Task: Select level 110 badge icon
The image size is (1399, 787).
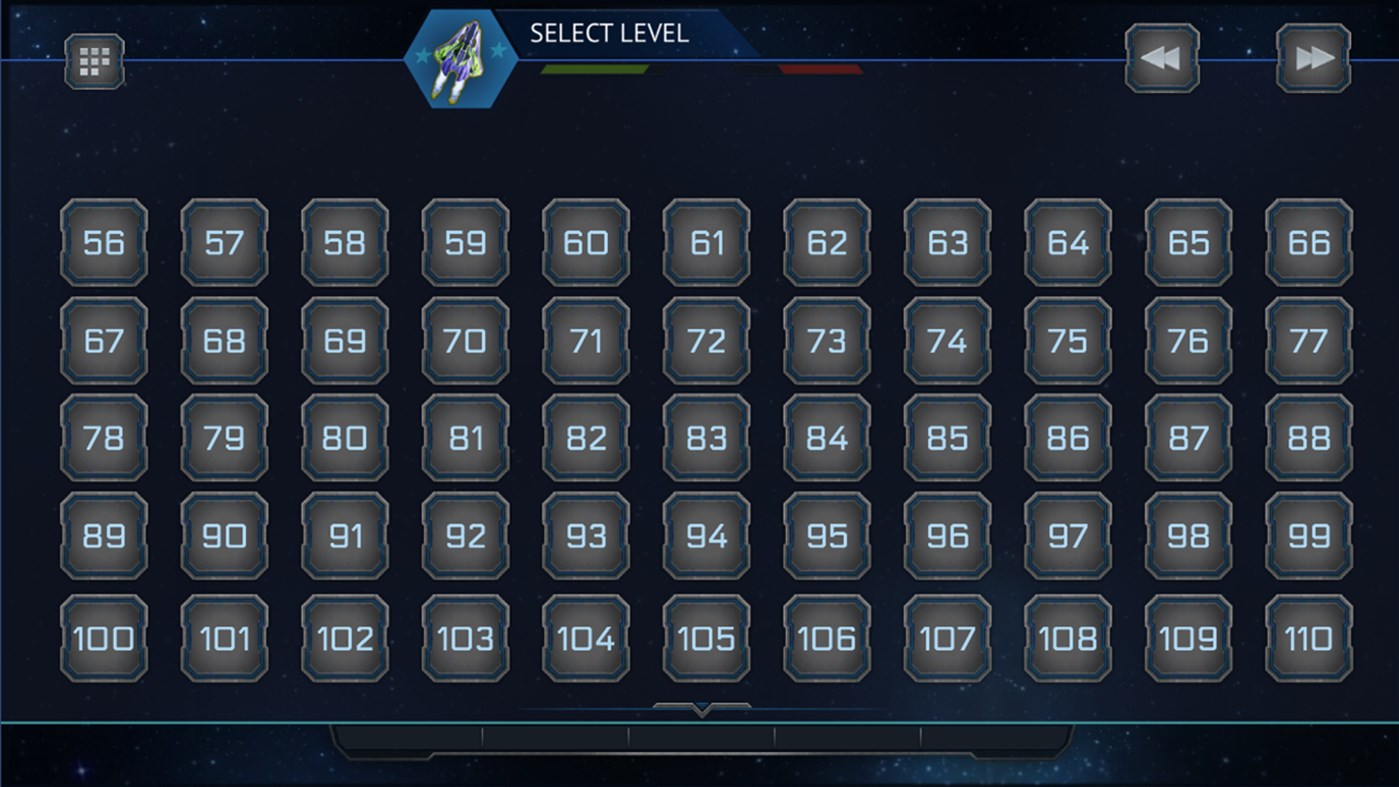Action: [x=1309, y=638]
